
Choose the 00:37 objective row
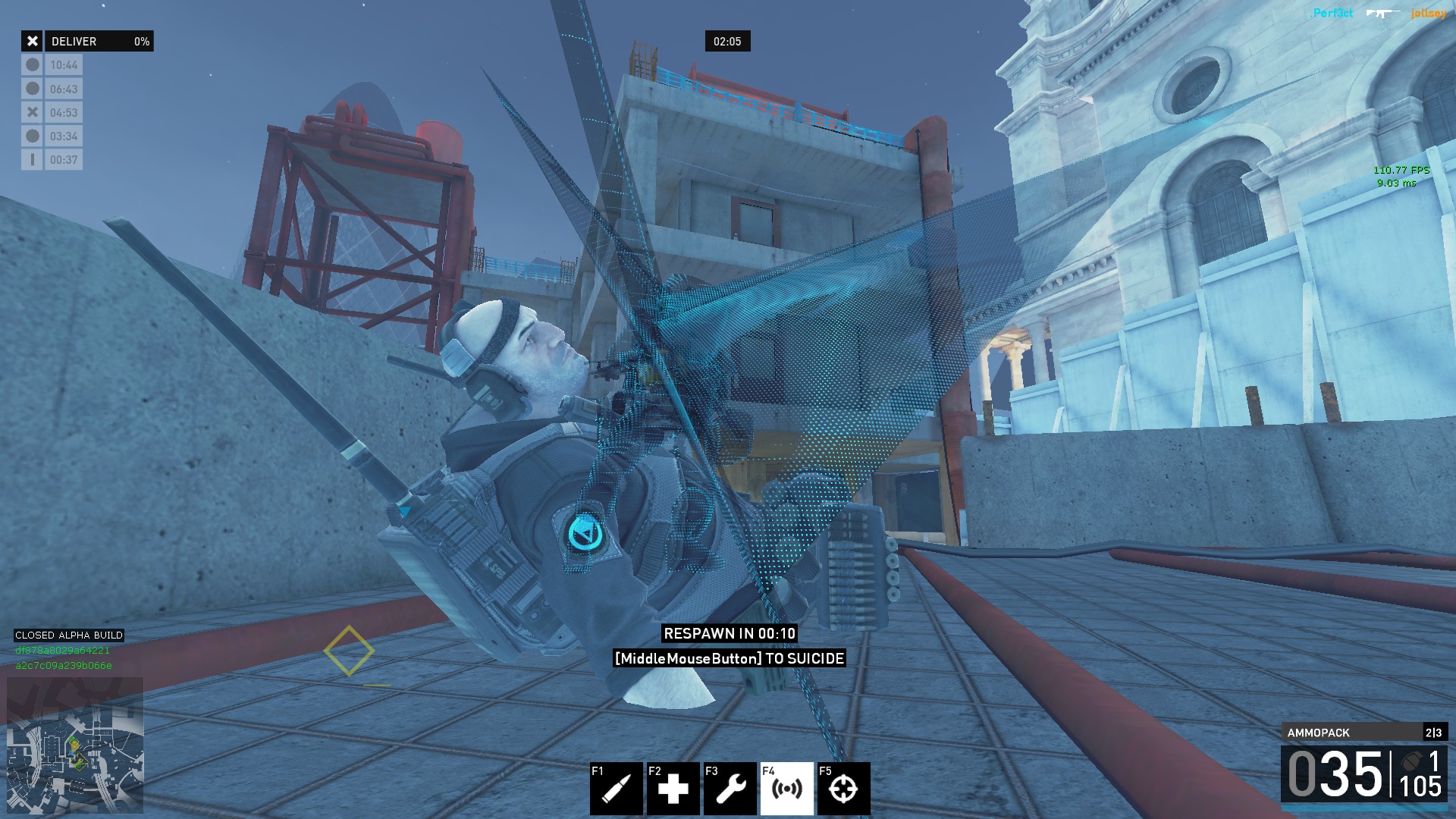pos(52,160)
